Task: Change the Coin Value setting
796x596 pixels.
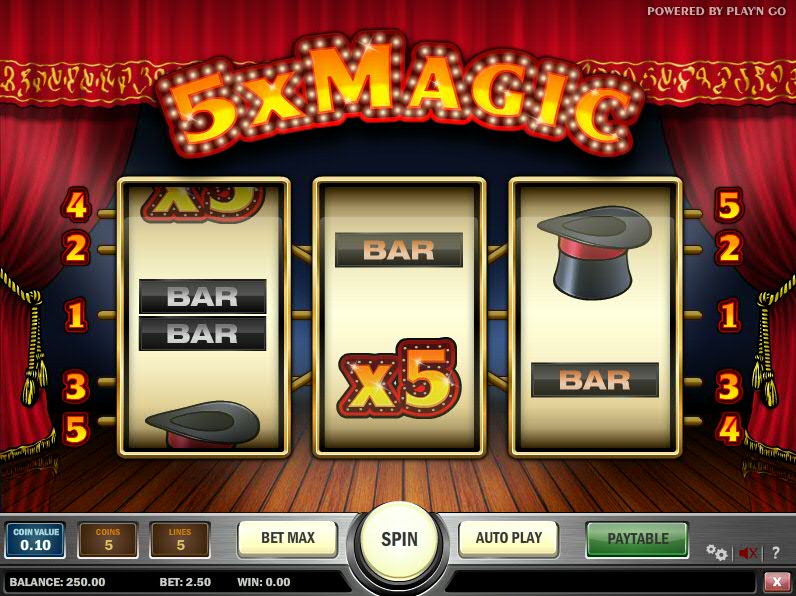Action: (x=35, y=540)
